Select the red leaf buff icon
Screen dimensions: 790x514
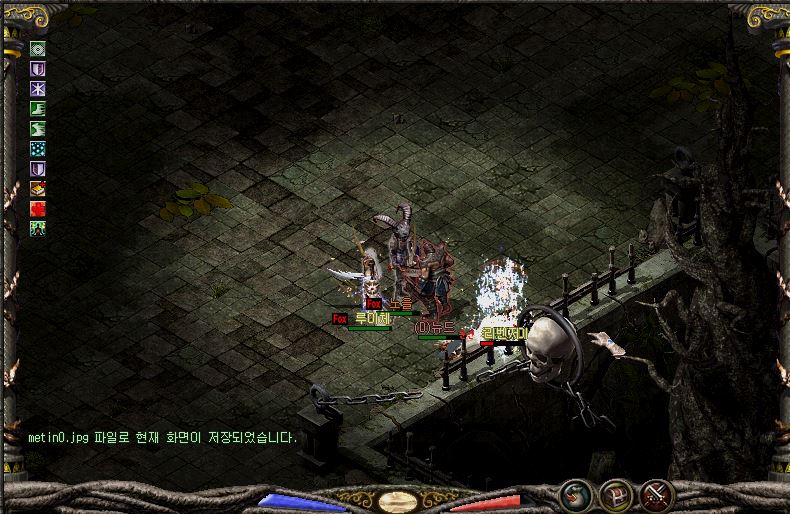click(x=38, y=208)
